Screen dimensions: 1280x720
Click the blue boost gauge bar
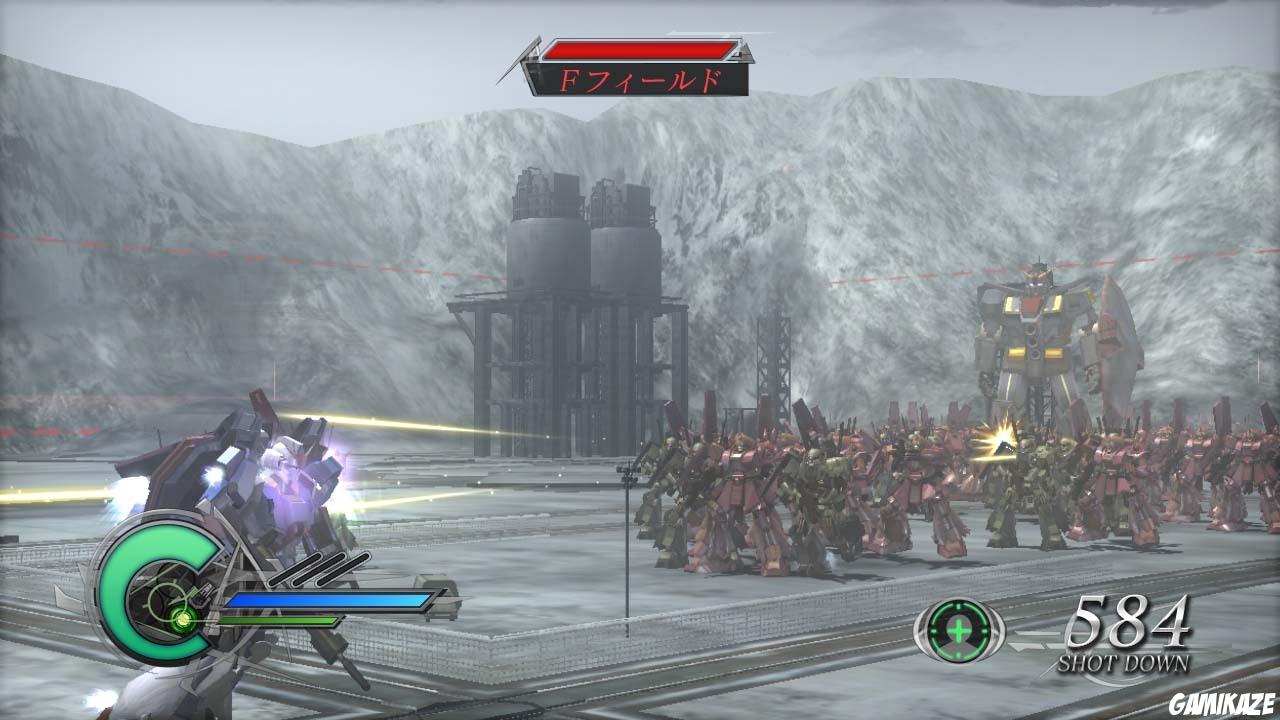(x=330, y=600)
